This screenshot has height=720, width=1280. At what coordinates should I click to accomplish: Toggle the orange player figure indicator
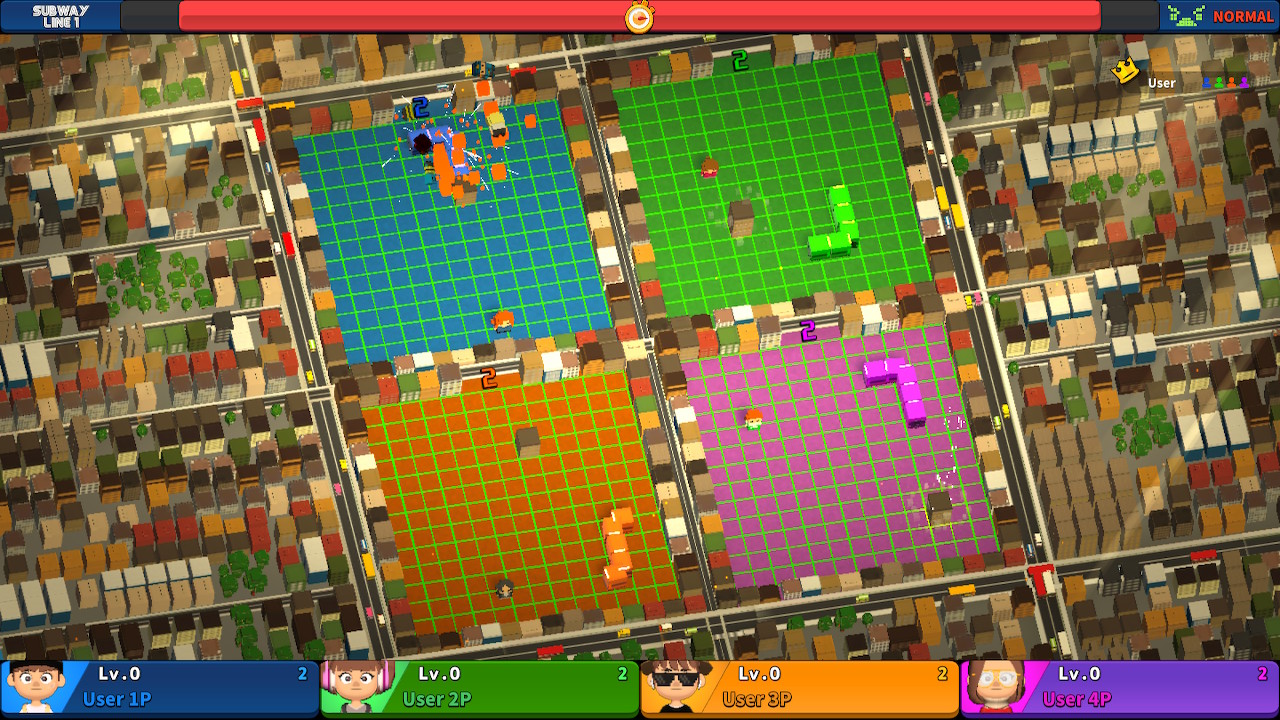pos(1231,83)
